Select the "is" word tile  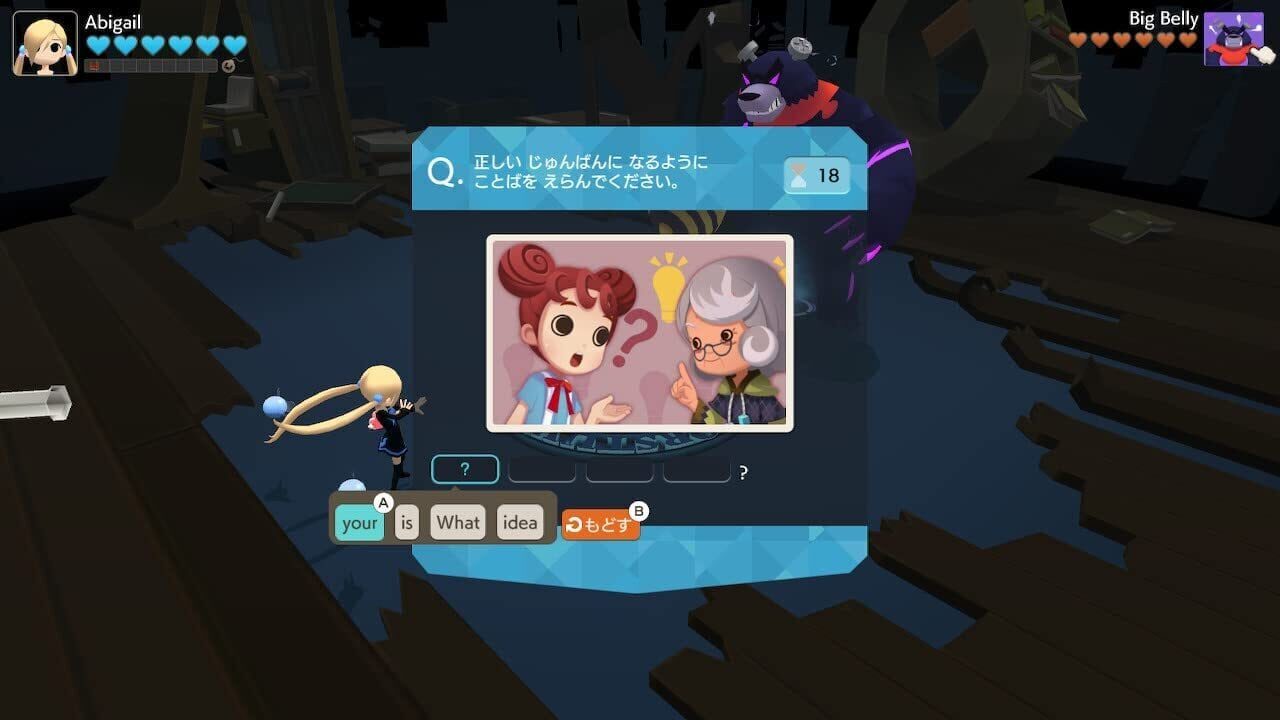[406, 521]
